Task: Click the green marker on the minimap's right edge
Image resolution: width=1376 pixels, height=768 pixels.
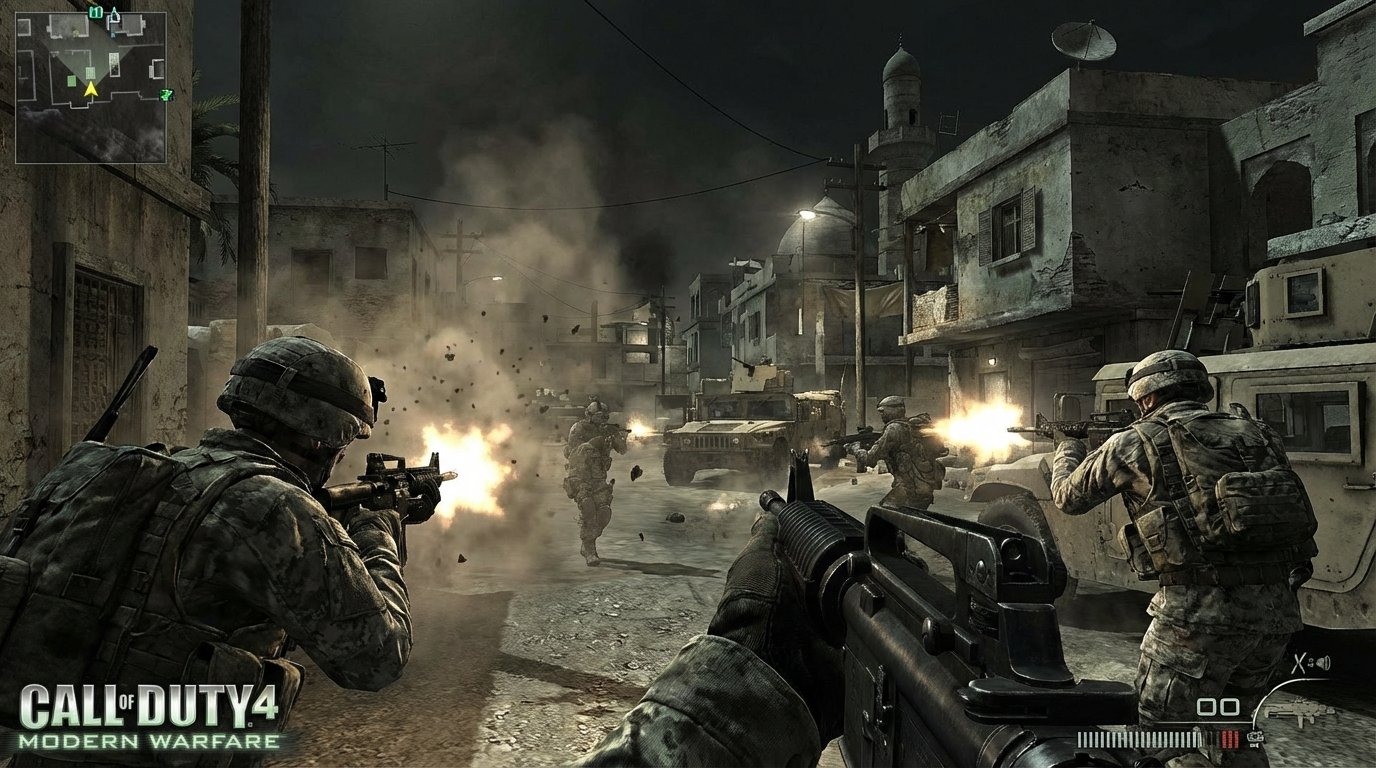Action: 167,95
